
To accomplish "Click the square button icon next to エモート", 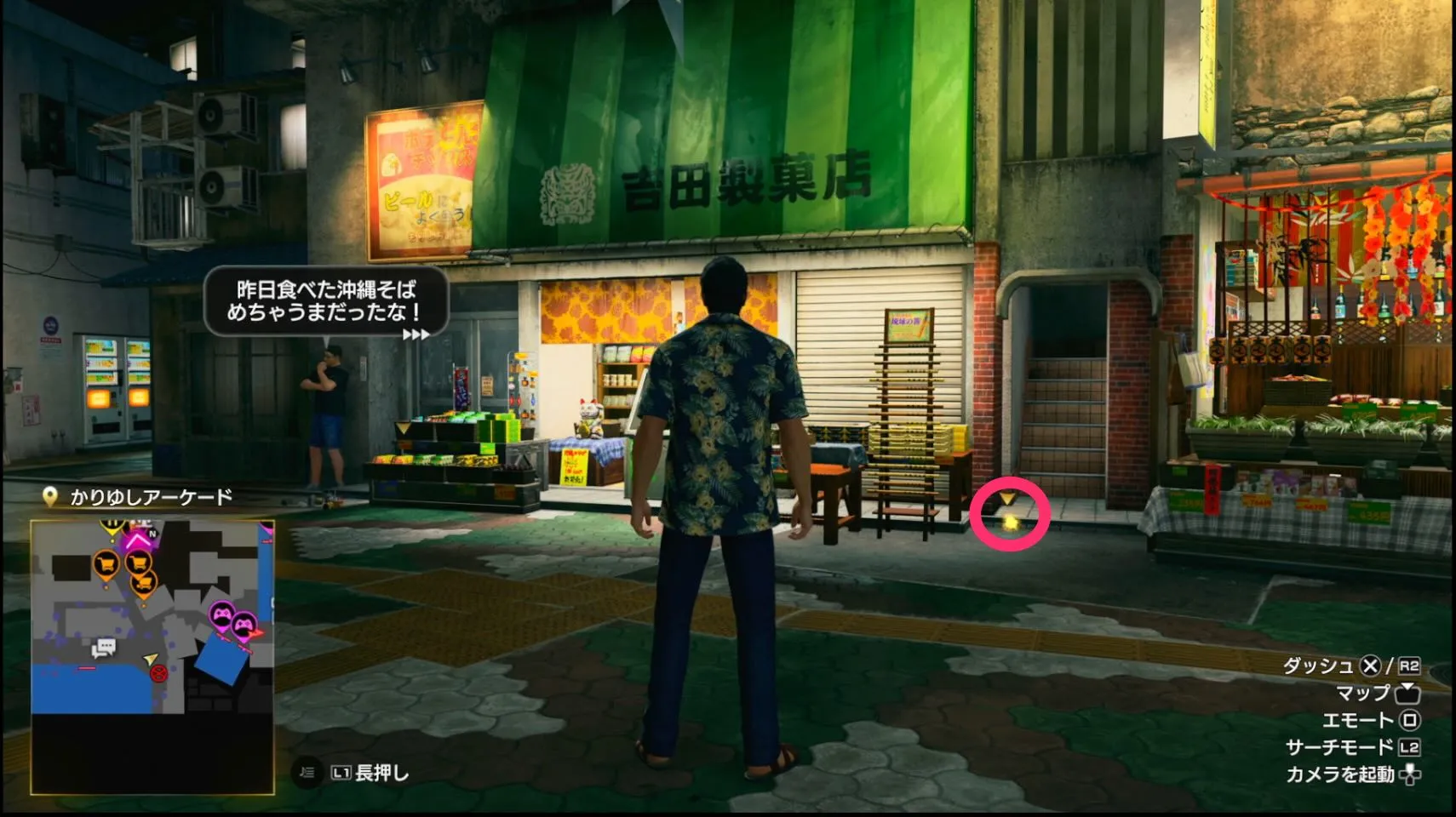I will click(1408, 723).
